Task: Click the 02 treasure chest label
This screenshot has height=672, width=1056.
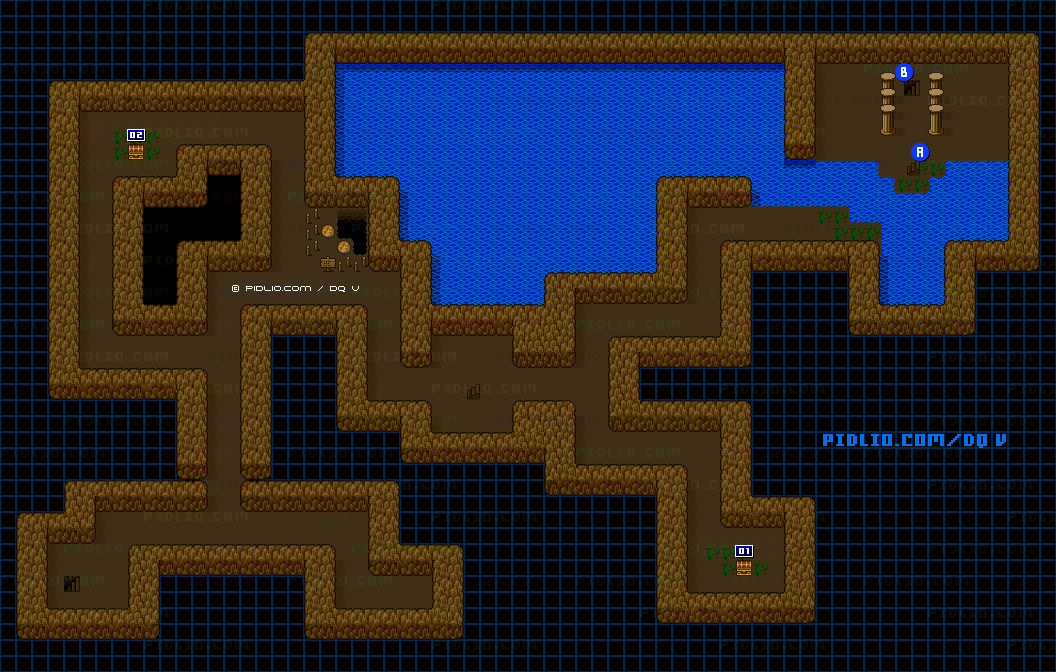Action: point(136,135)
